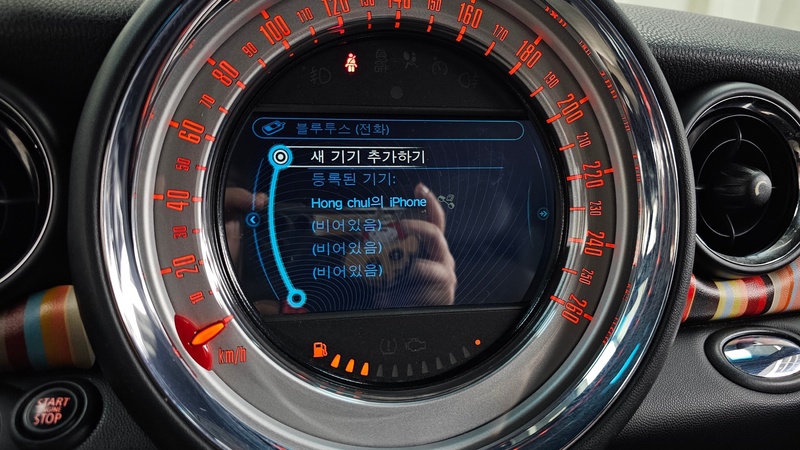Click the left arrow beside the menu

[253, 219]
